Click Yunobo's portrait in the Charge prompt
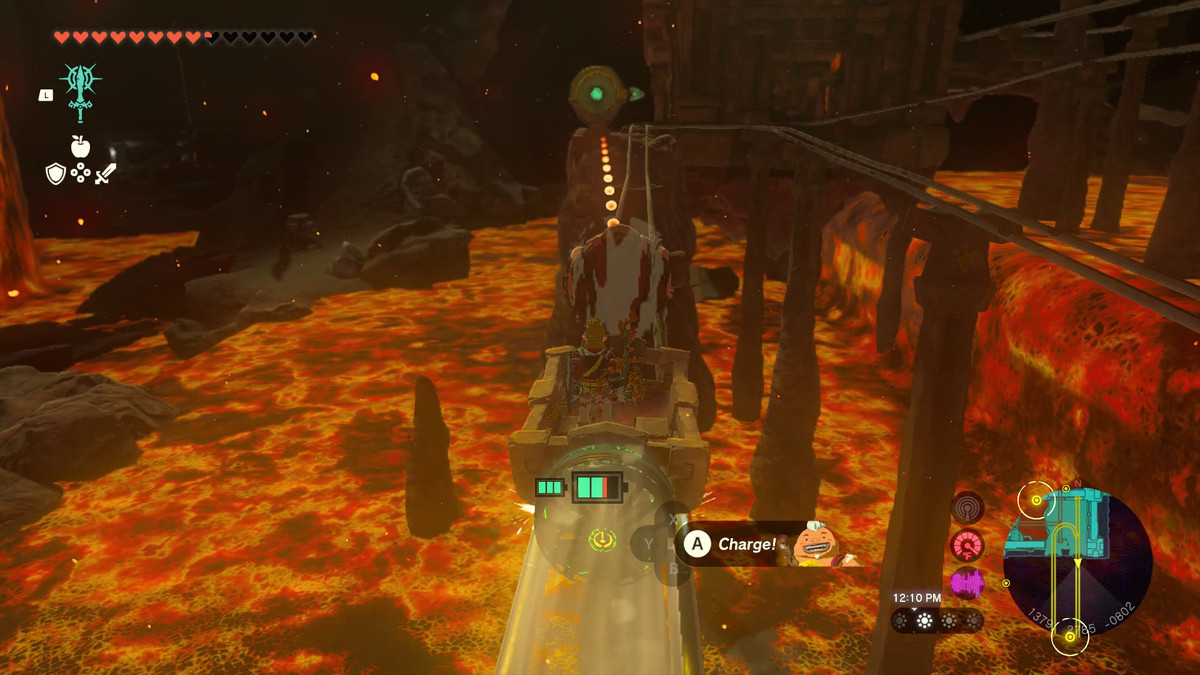Screen dimensions: 1200x675 point(812,544)
